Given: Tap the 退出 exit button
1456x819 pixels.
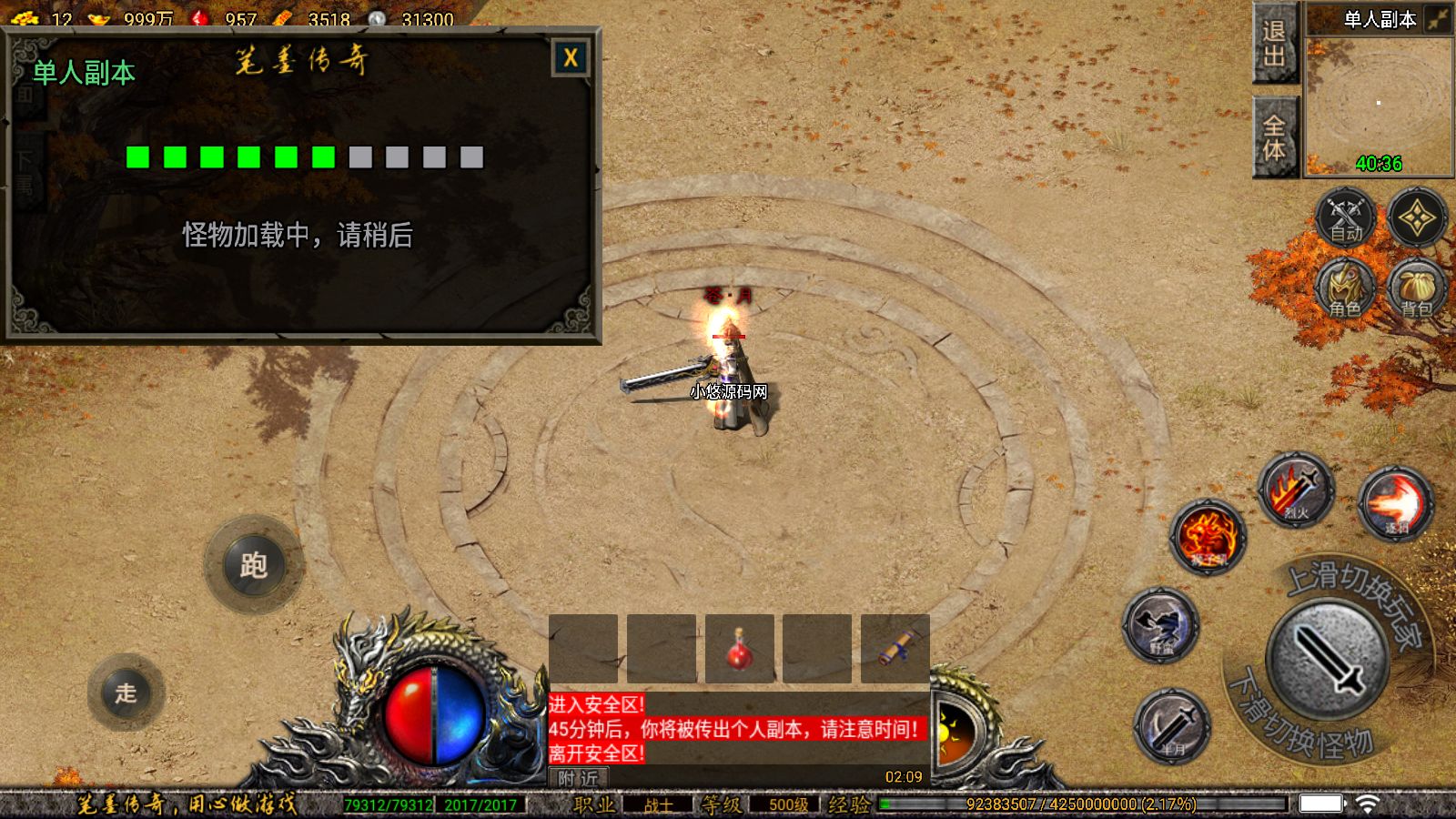Looking at the screenshot, I should click(1274, 44).
